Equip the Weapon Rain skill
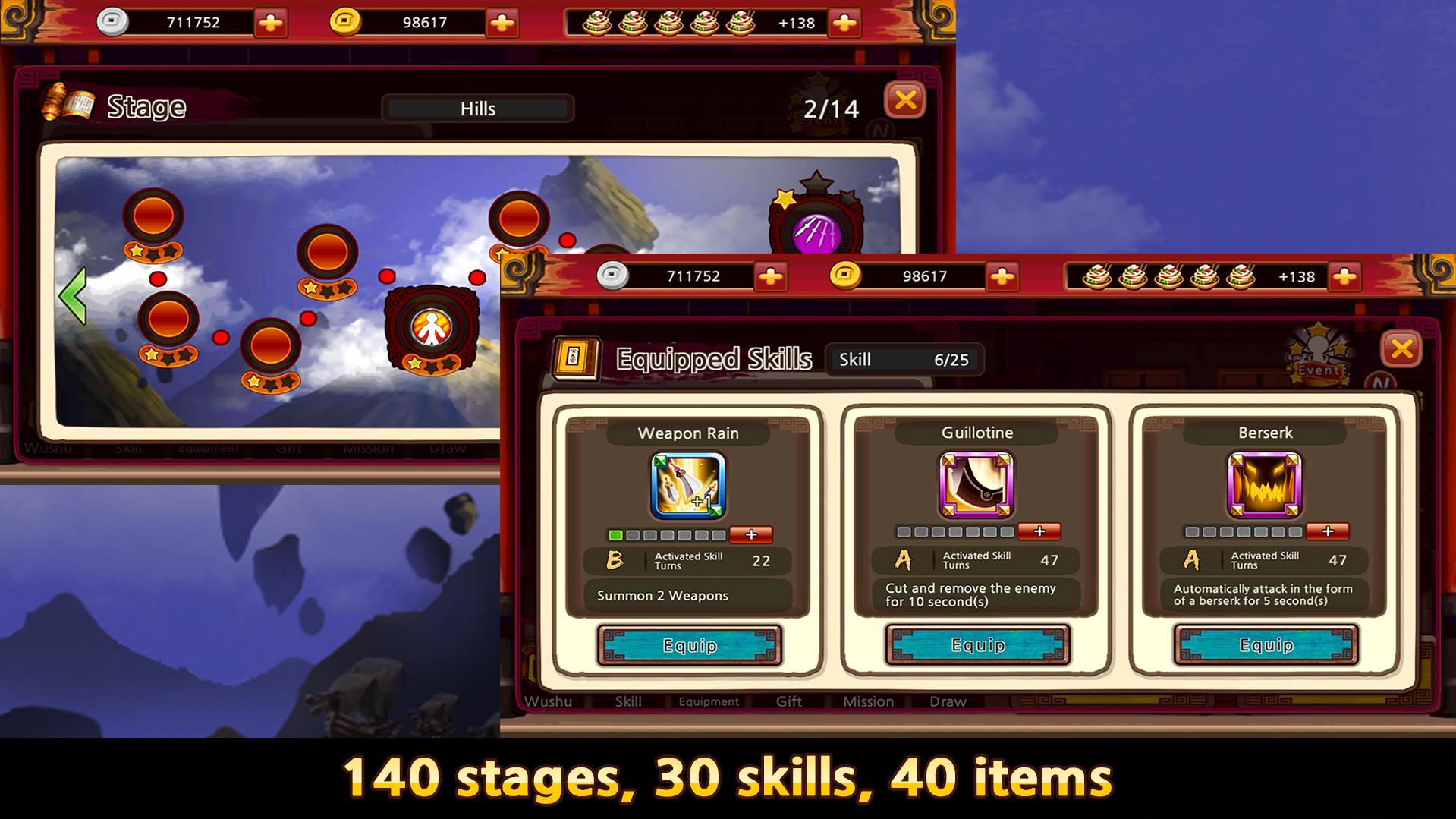Viewport: 1456px width, 819px height. tap(689, 646)
